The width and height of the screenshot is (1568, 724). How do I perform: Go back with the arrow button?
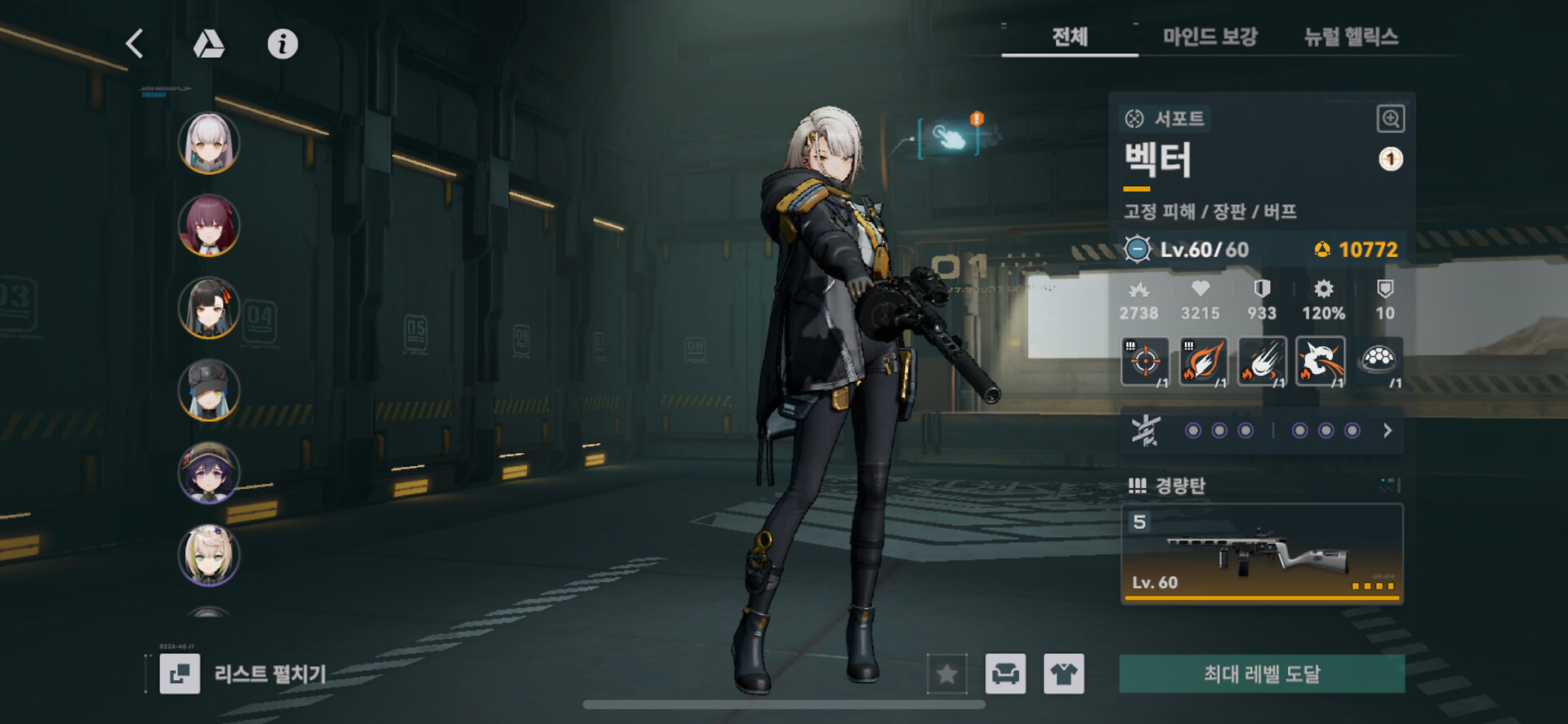[136, 43]
